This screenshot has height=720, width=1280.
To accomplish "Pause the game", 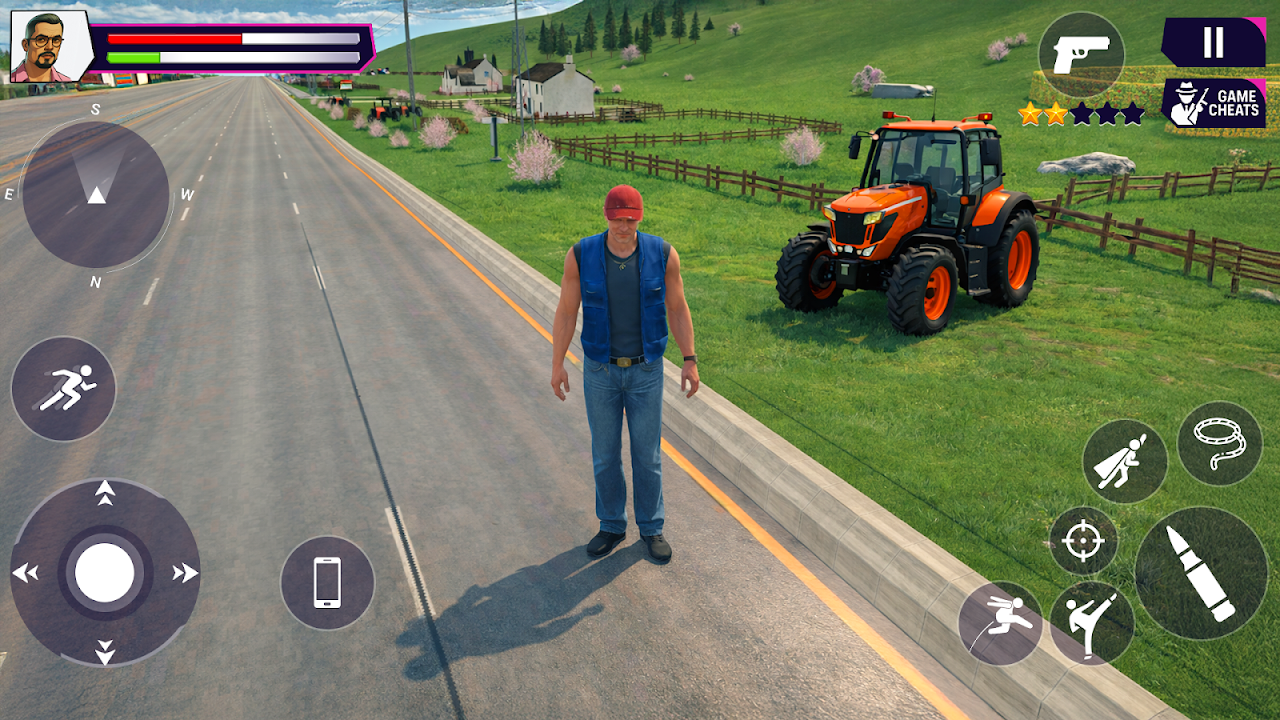I will pos(1213,42).
